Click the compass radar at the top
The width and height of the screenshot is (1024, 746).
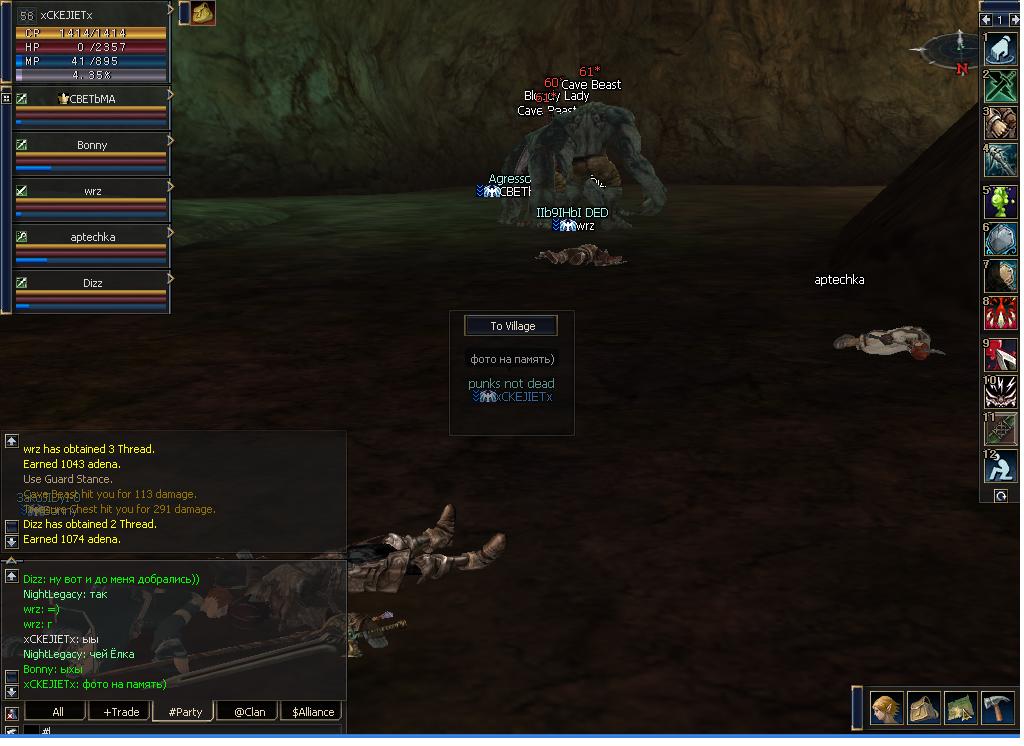952,48
